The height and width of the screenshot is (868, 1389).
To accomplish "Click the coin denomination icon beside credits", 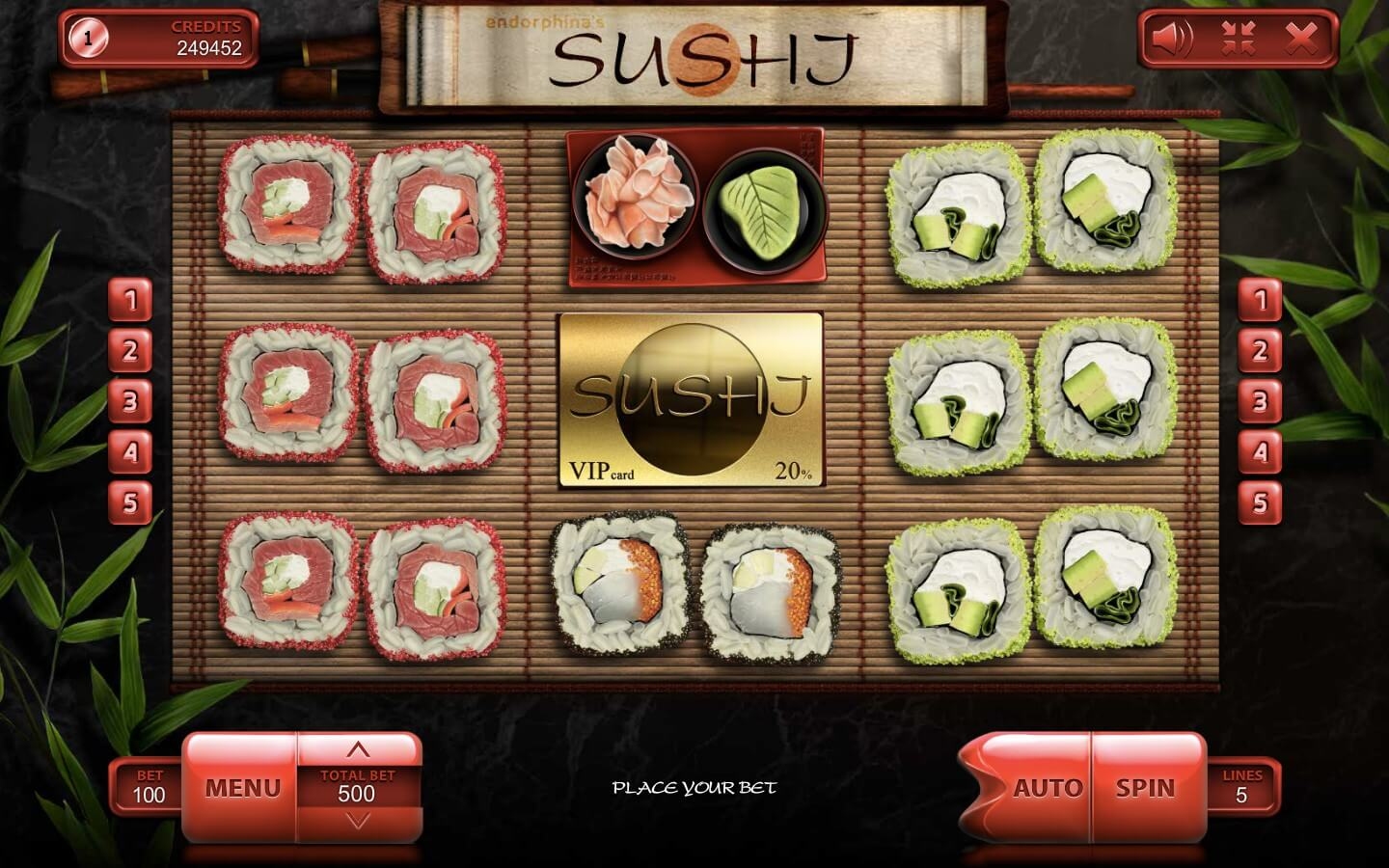I will [89, 39].
